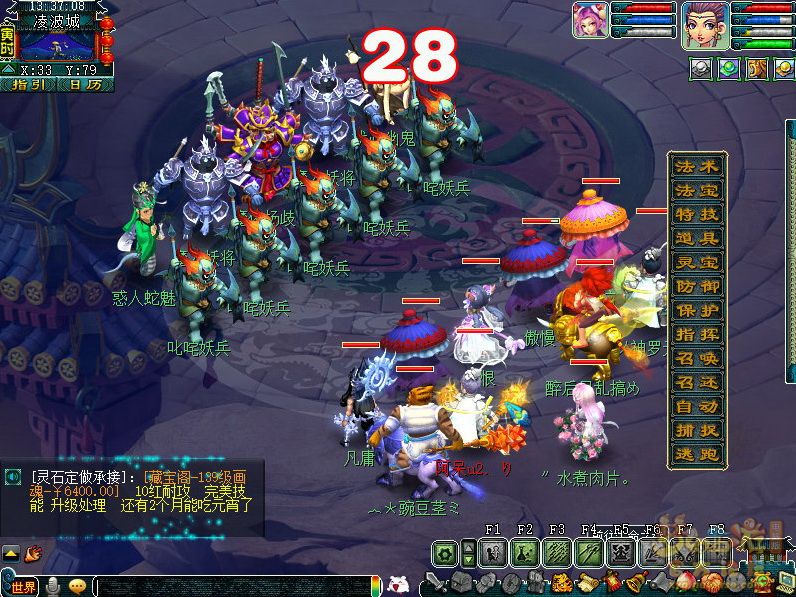Open the 法宝 battle command

point(697,191)
